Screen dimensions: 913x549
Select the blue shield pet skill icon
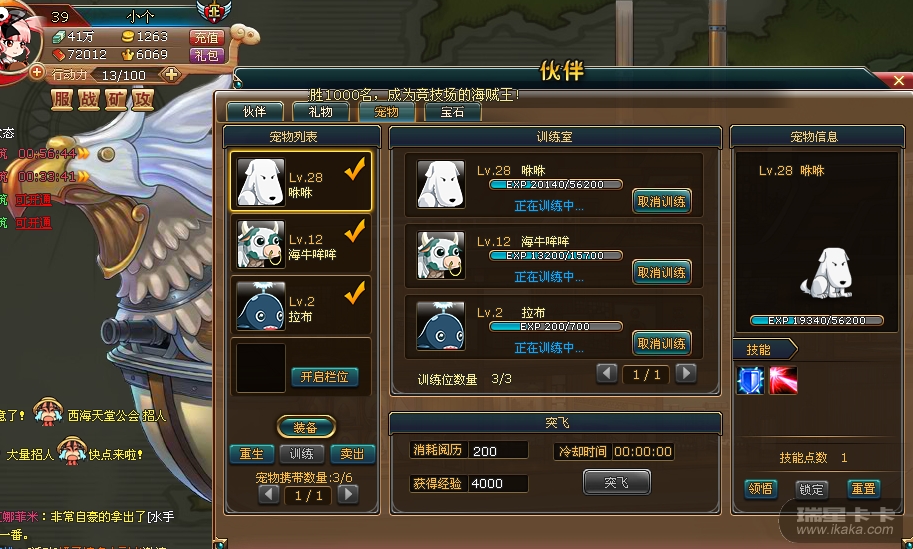pos(750,381)
